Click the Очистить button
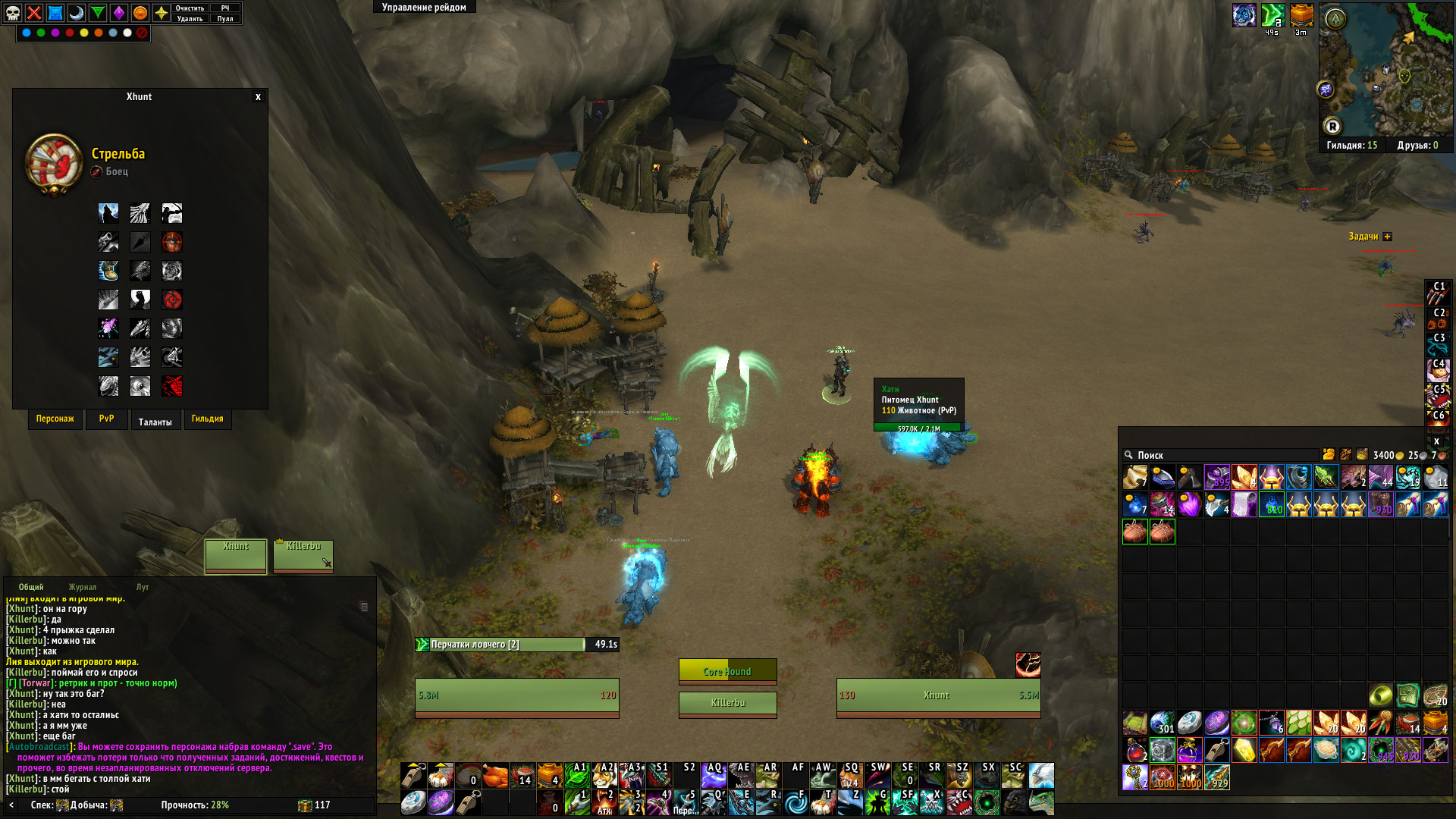Screen dimensions: 1456x819 pyautogui.click(x=190, y=8)
